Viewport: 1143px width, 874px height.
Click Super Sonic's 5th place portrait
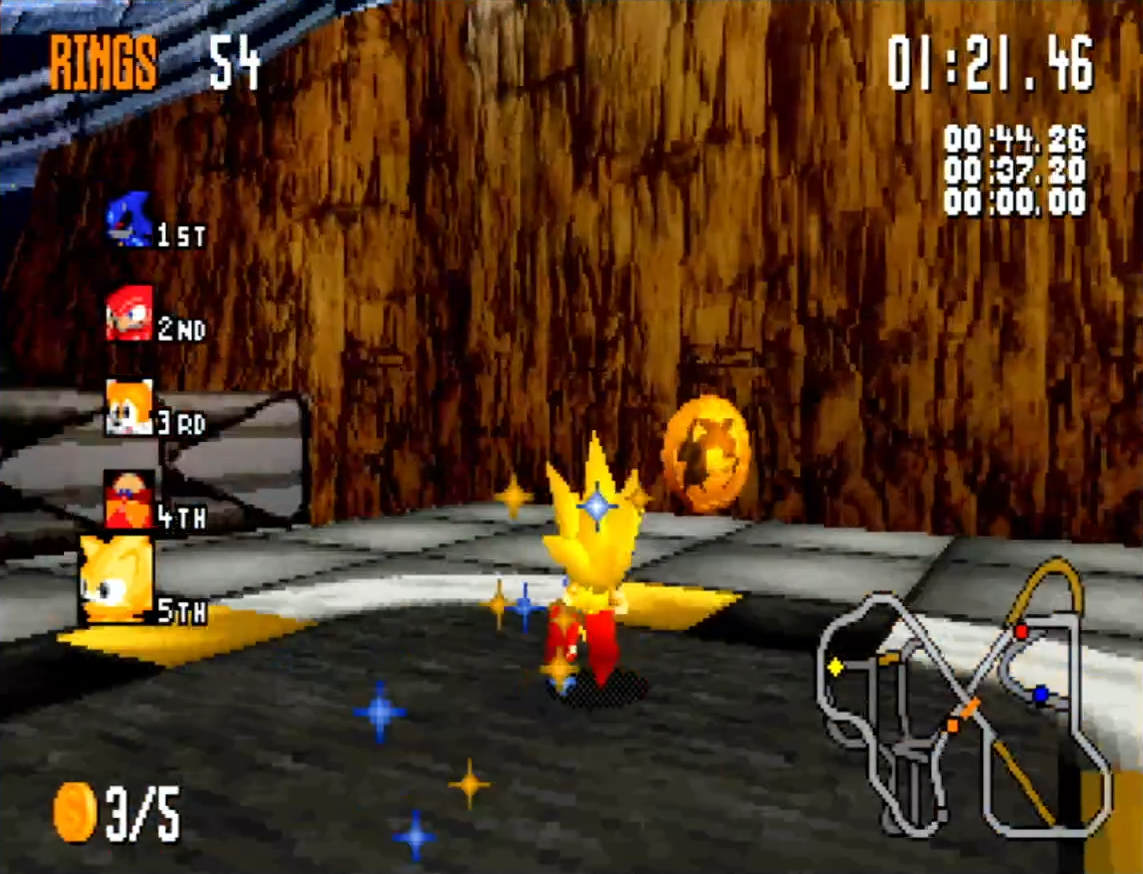click(x=116, y=580)
